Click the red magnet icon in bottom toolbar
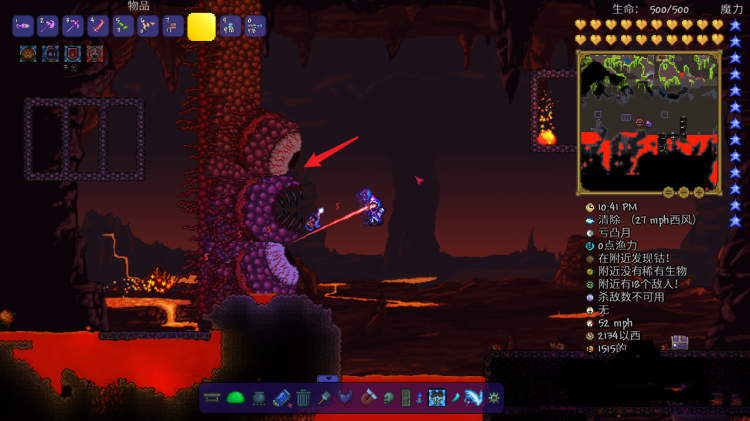 tap(371, 398)
